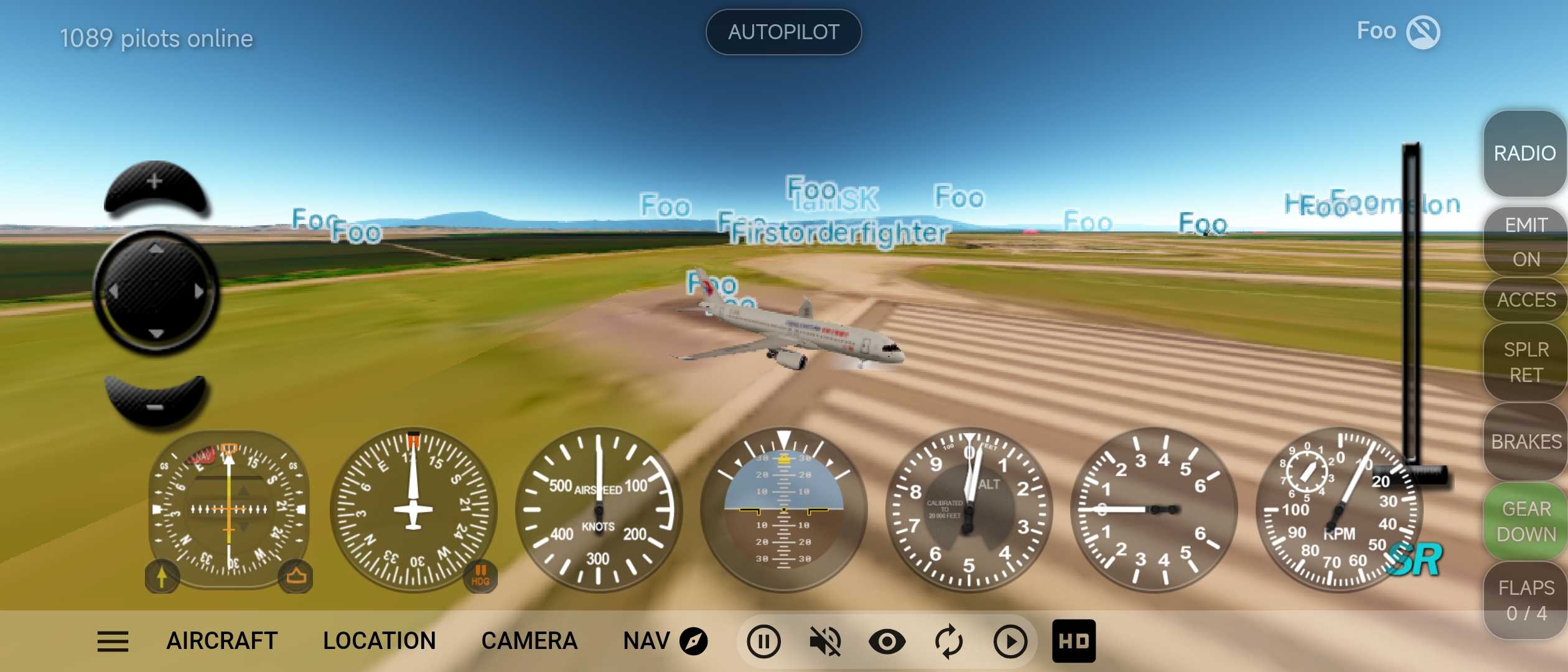Activate the ACCES button
1568x672 pixels.
point(1525,300)
